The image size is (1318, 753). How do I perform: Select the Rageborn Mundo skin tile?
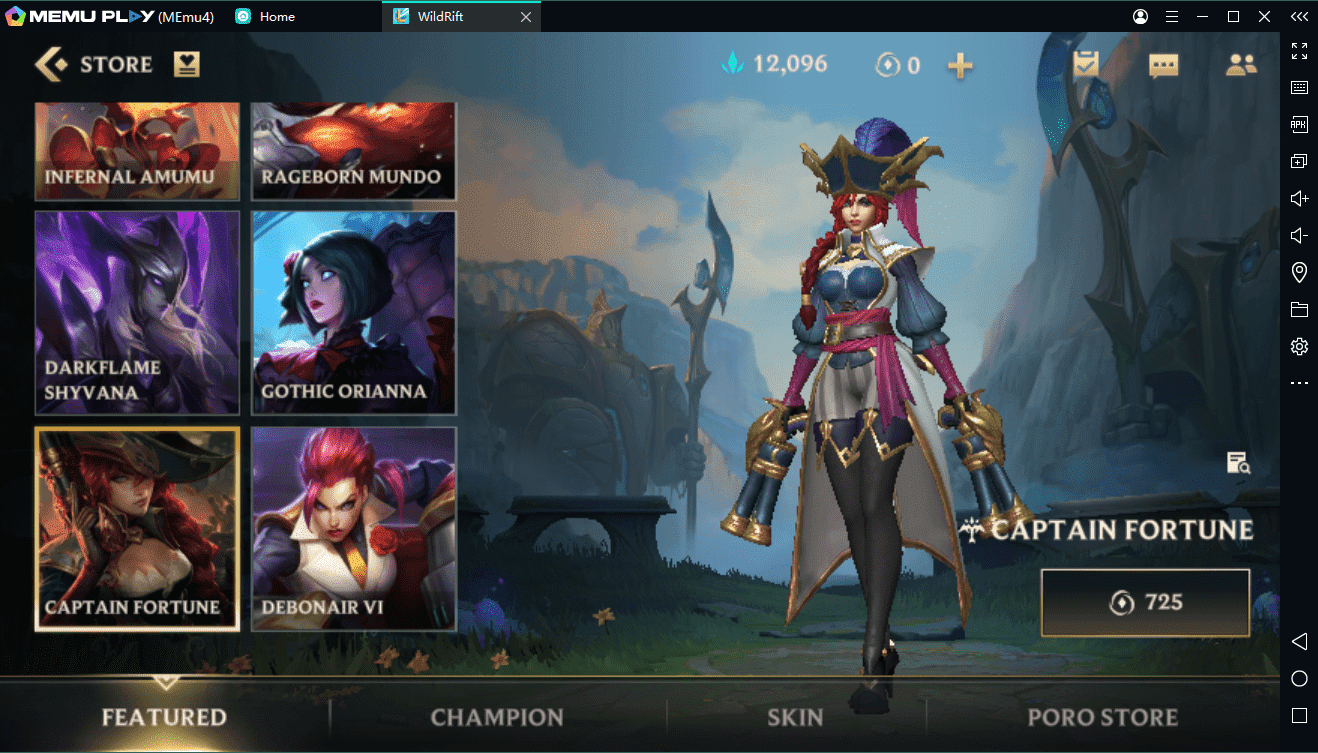click(x=354, y=151)
